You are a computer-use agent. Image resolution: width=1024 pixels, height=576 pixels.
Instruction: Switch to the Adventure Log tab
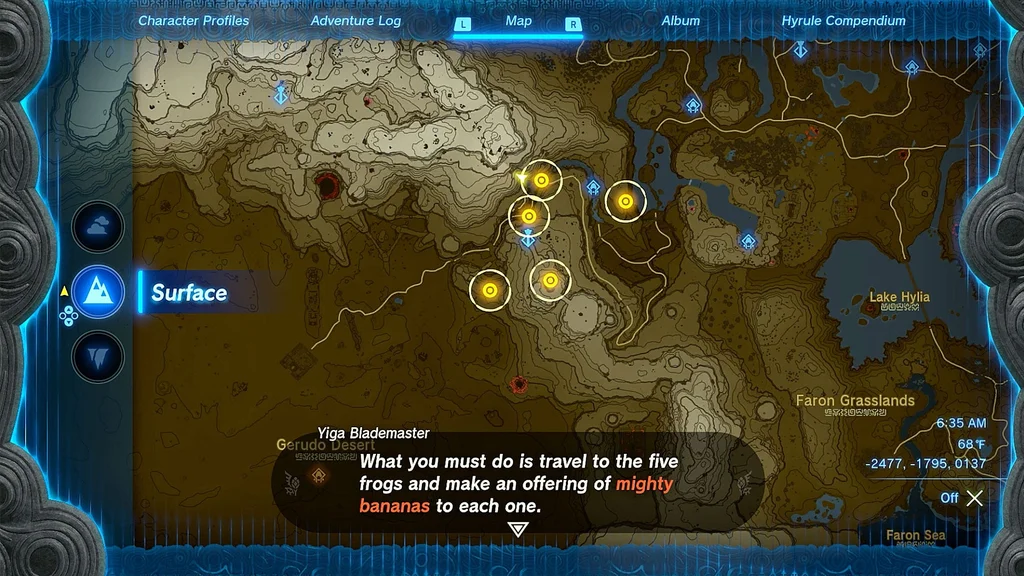click(356, 21)
